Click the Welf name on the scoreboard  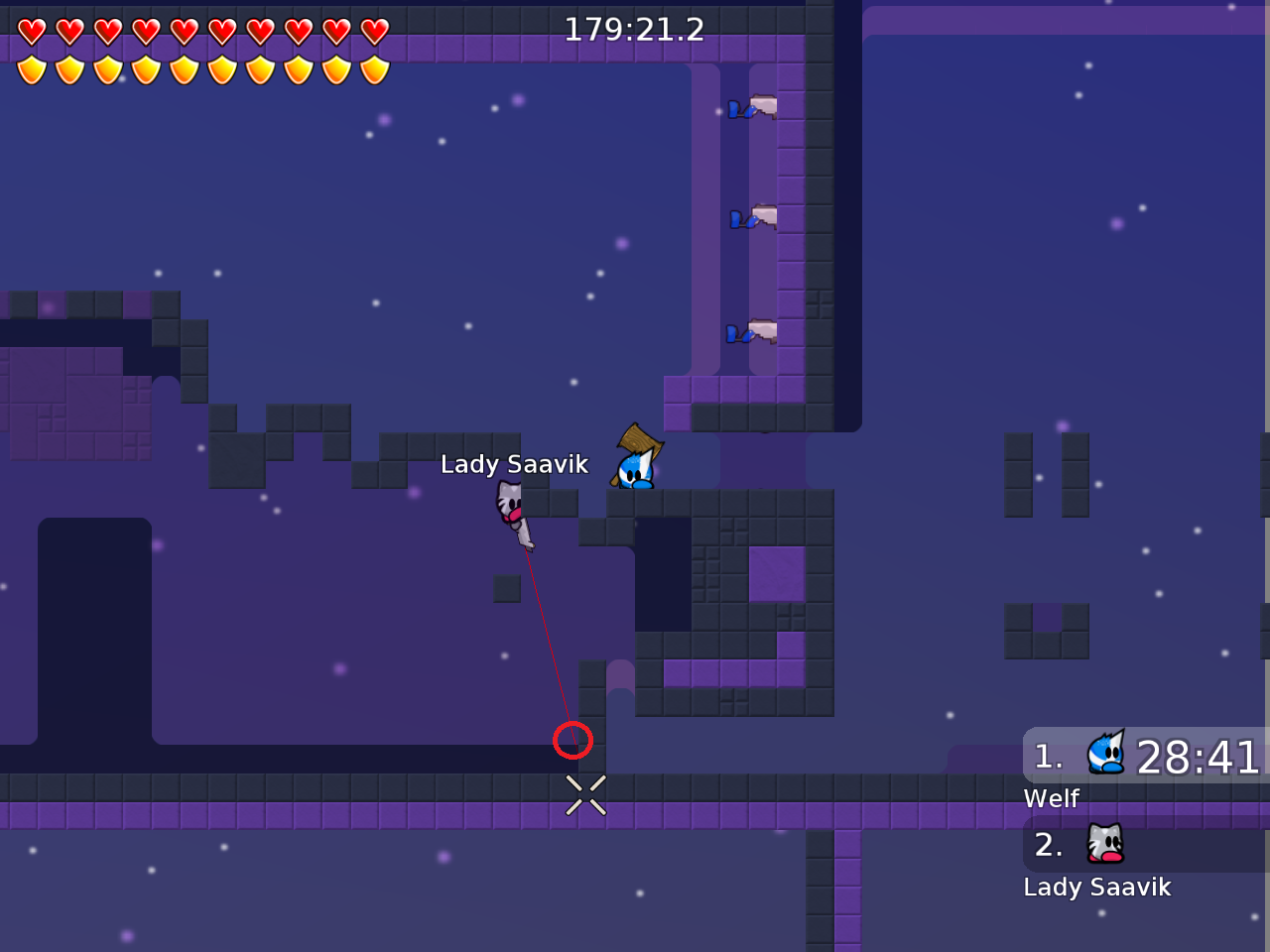[x=1052, y=797]
